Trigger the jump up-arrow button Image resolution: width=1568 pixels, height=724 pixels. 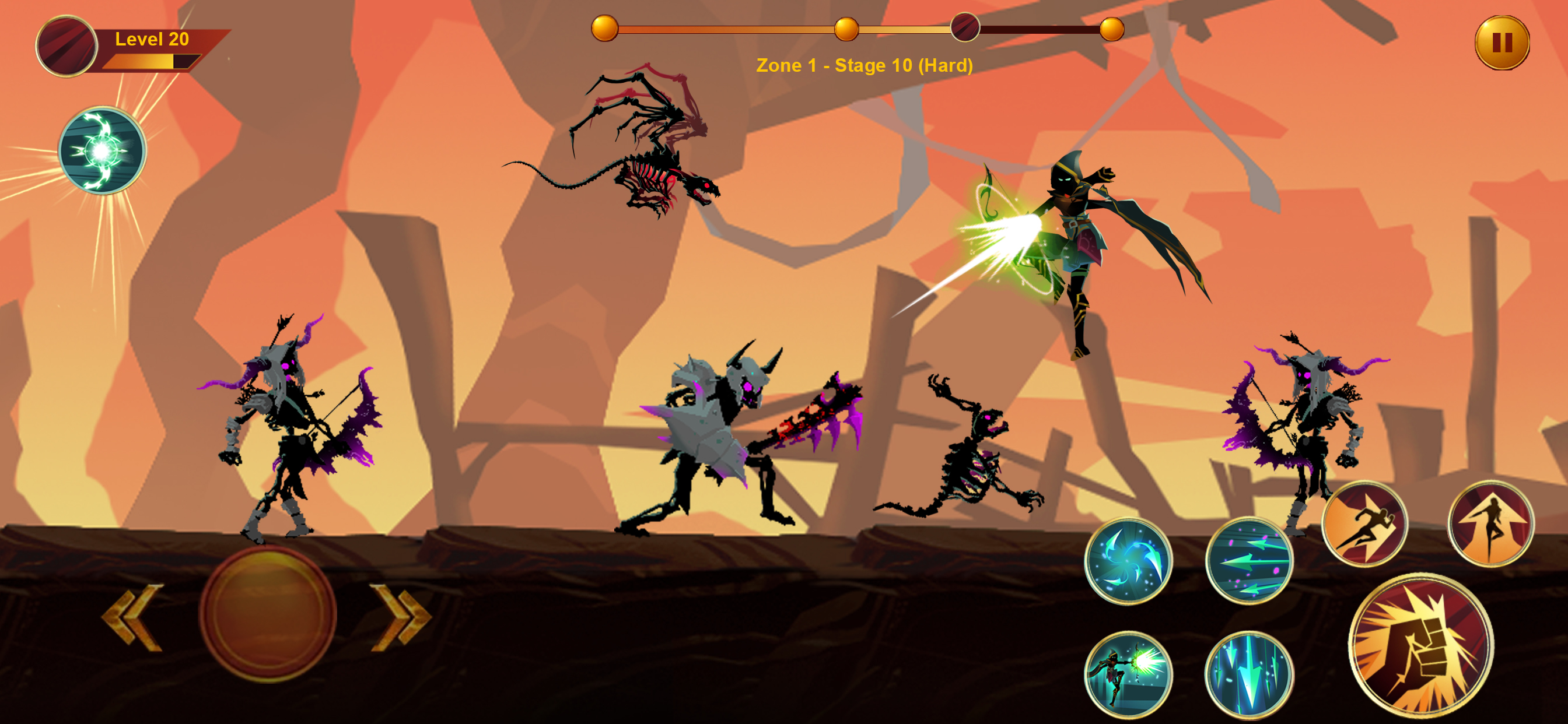1490,524
